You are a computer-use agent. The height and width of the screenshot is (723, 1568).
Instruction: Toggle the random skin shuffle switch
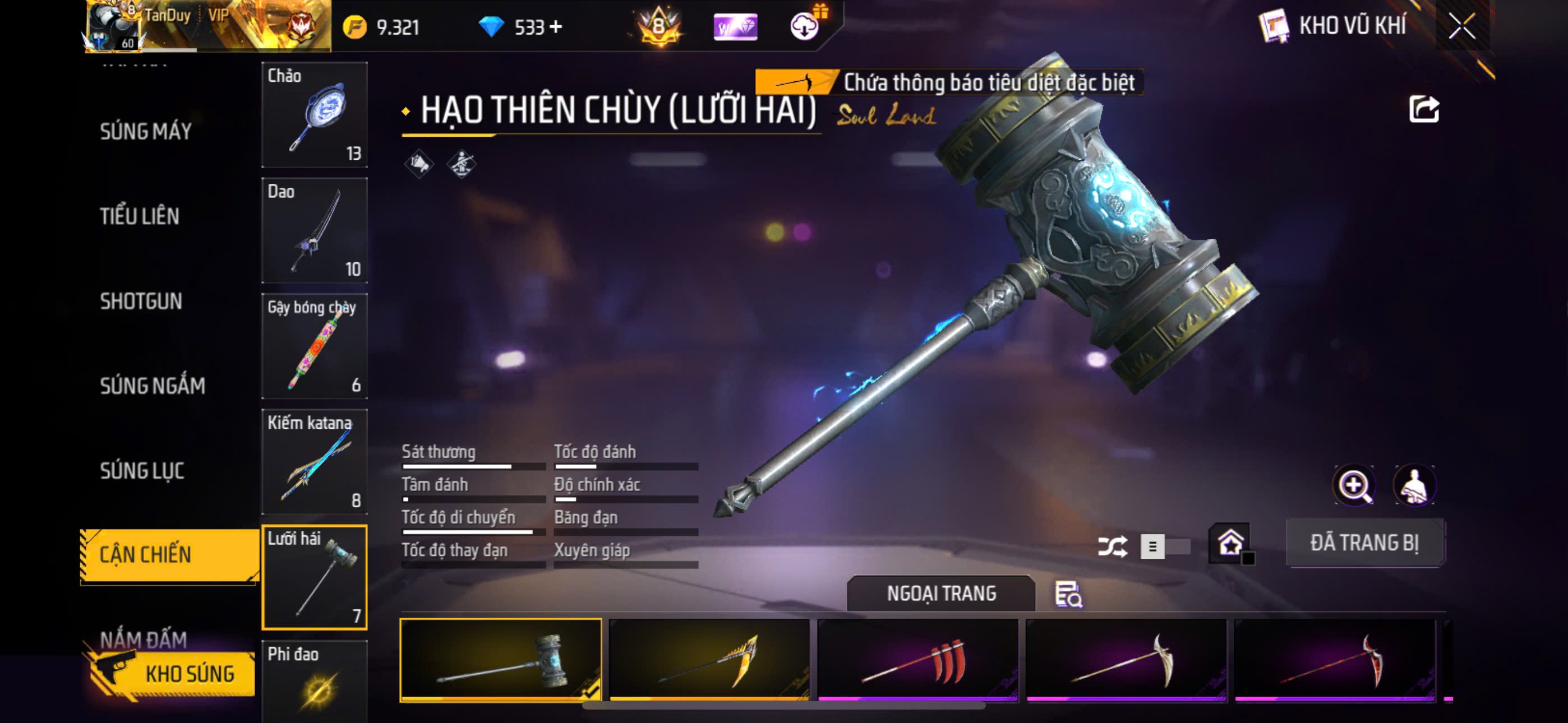pyautogui.click(x=1164, y=546)
